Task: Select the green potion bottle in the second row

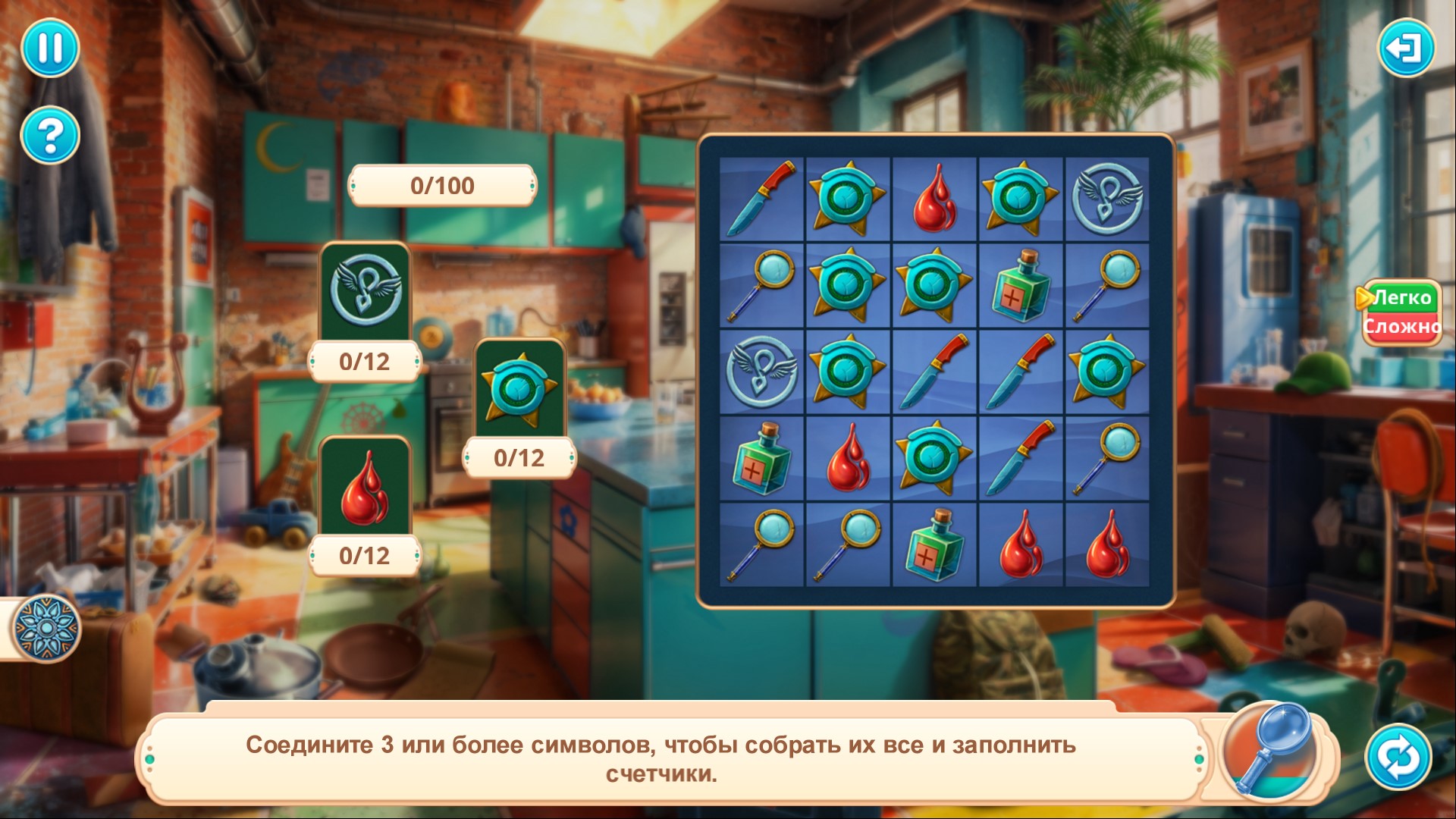Action: [x=1021, y=285]
